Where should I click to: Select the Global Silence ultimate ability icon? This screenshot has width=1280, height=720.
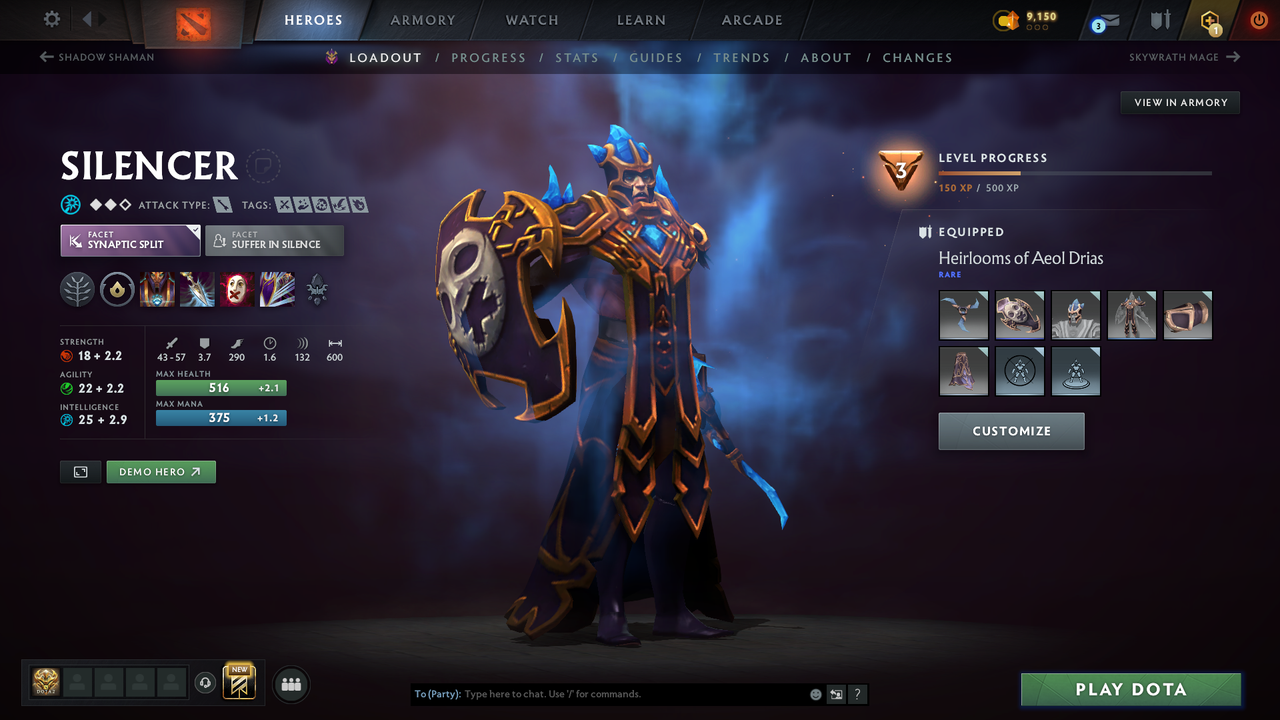pos(277,289)
